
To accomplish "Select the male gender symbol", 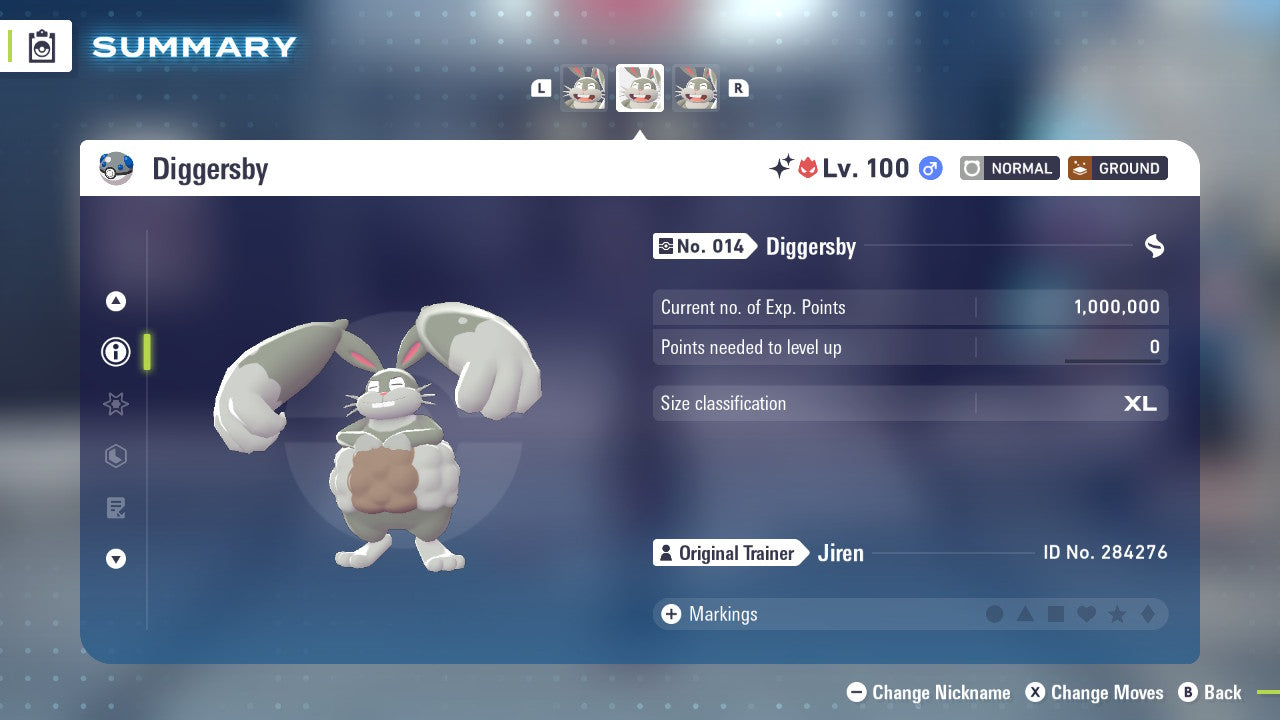I will [929, 168].
